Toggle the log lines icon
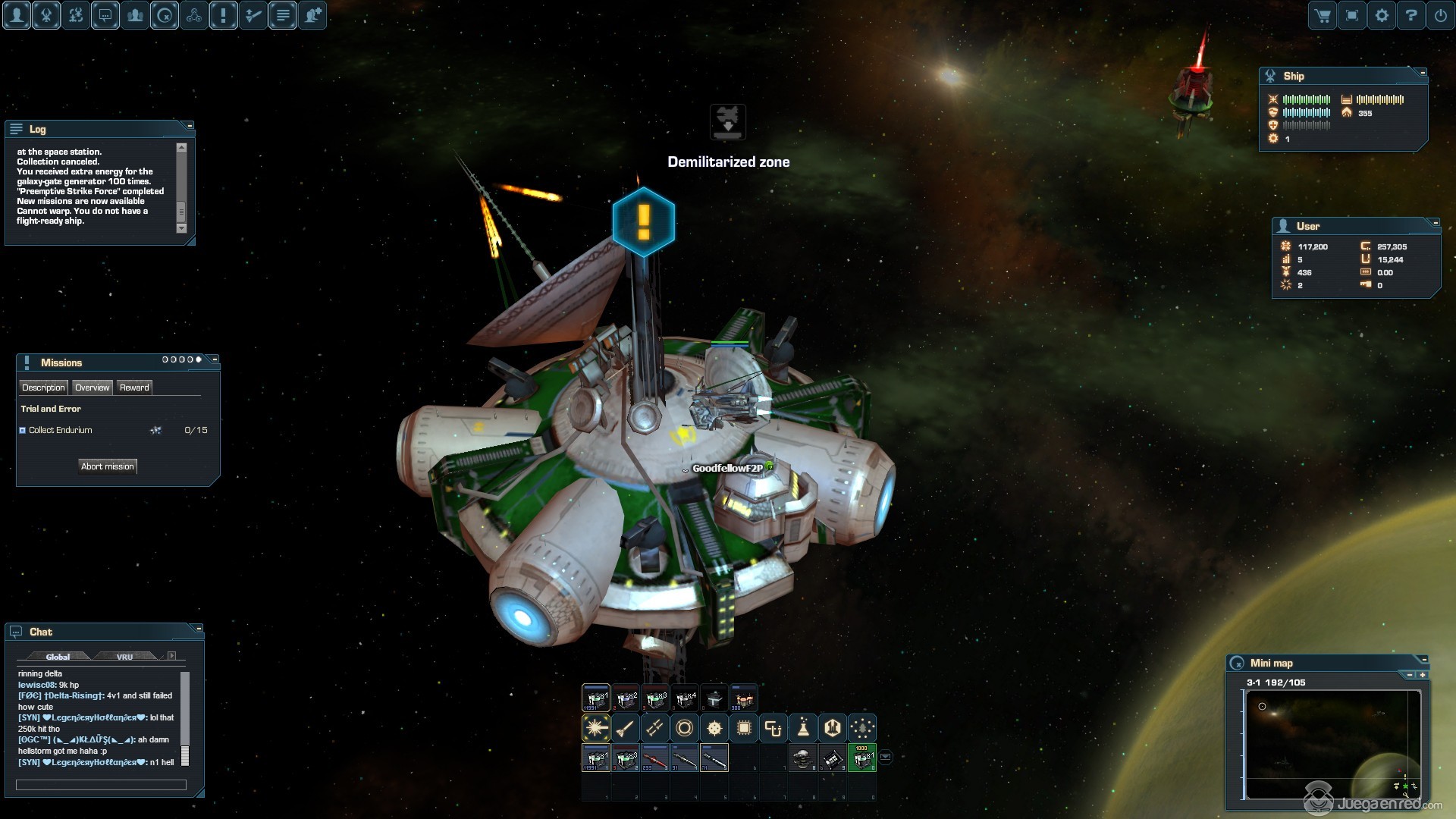The image size is (1456, 819). [283, 15]
